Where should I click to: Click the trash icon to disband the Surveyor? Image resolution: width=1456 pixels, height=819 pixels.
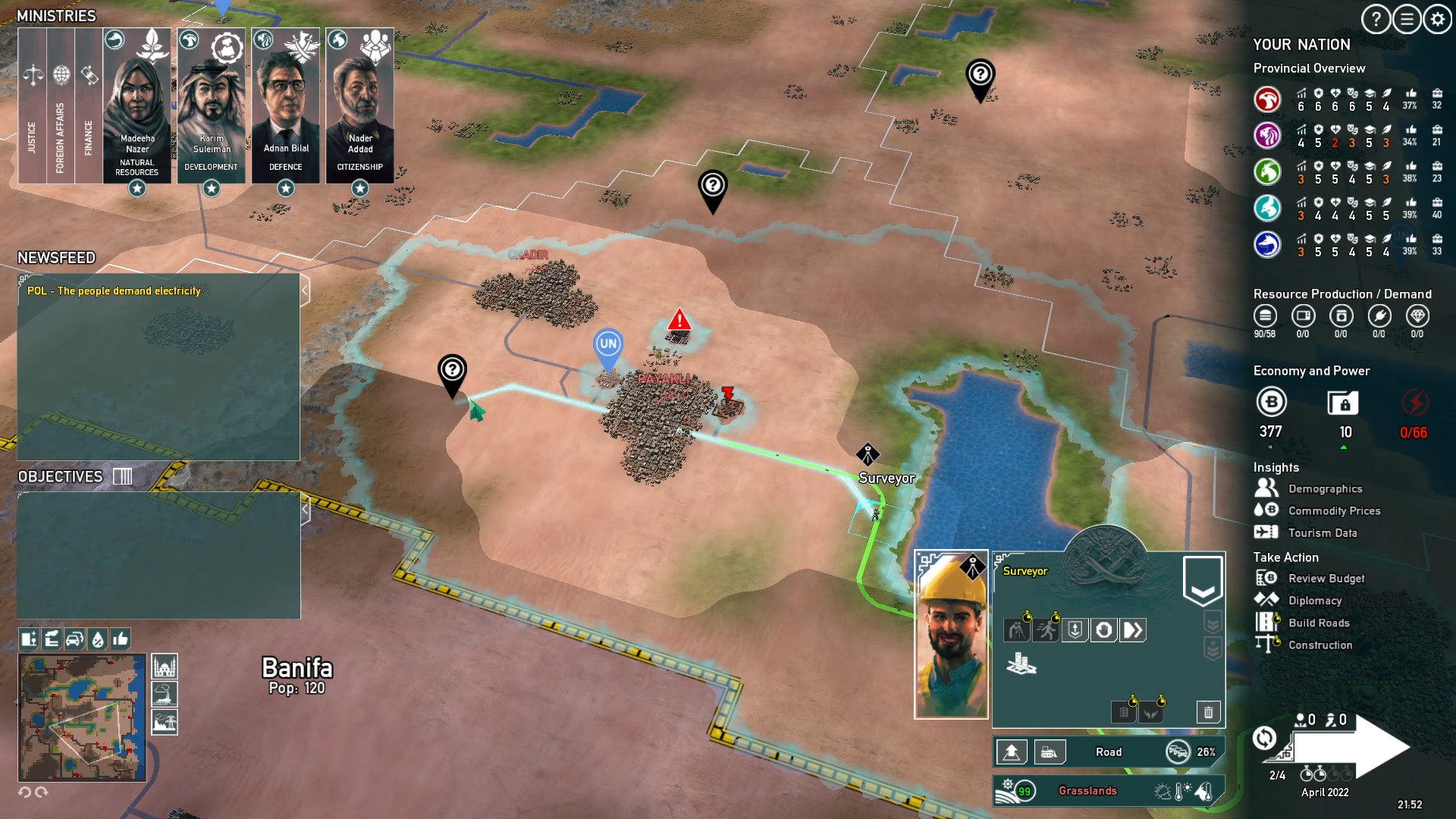(x=1209, y=712)
